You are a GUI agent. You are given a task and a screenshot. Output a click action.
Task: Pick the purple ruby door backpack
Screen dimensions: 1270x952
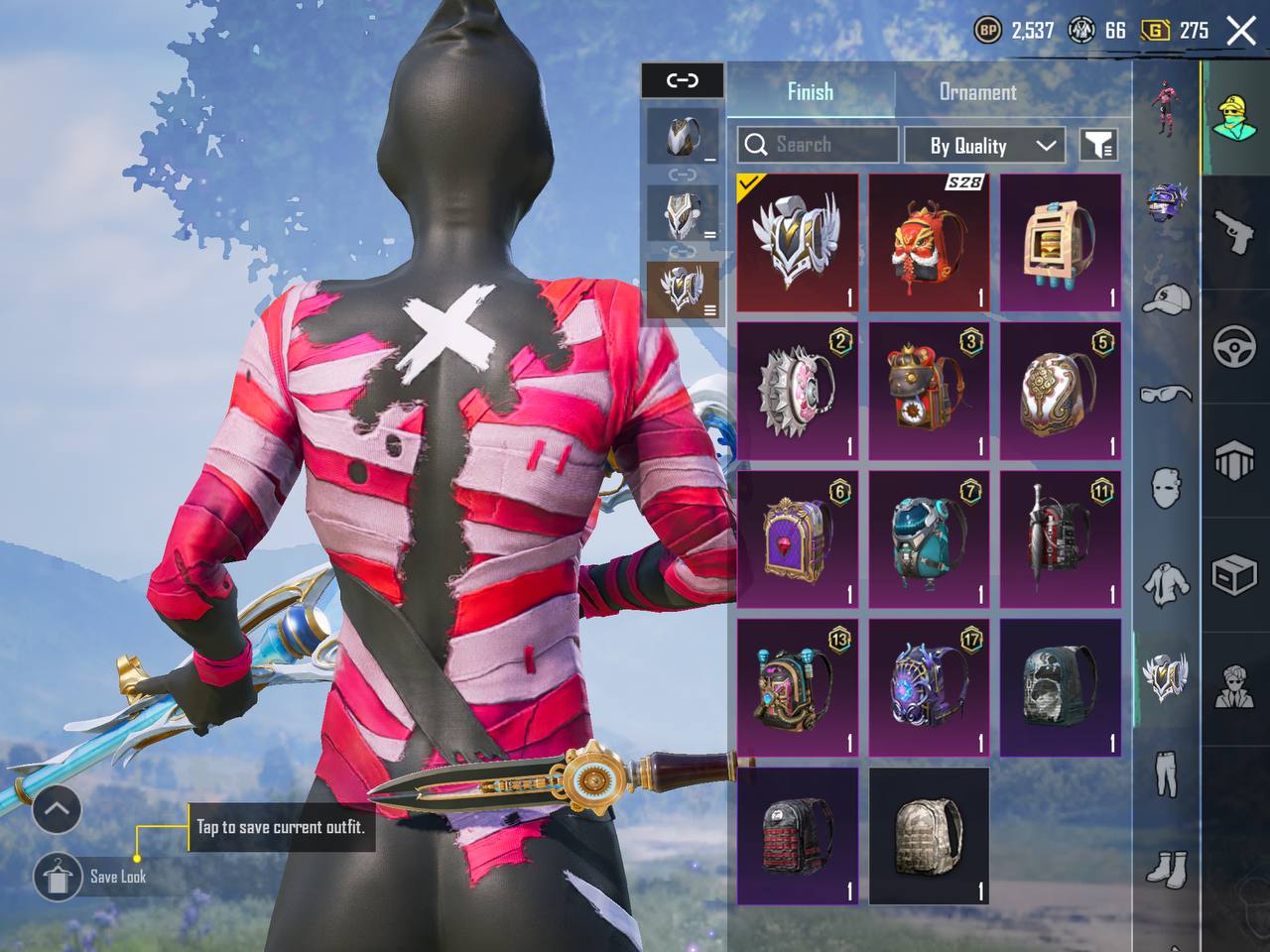(x=798, y=539)
